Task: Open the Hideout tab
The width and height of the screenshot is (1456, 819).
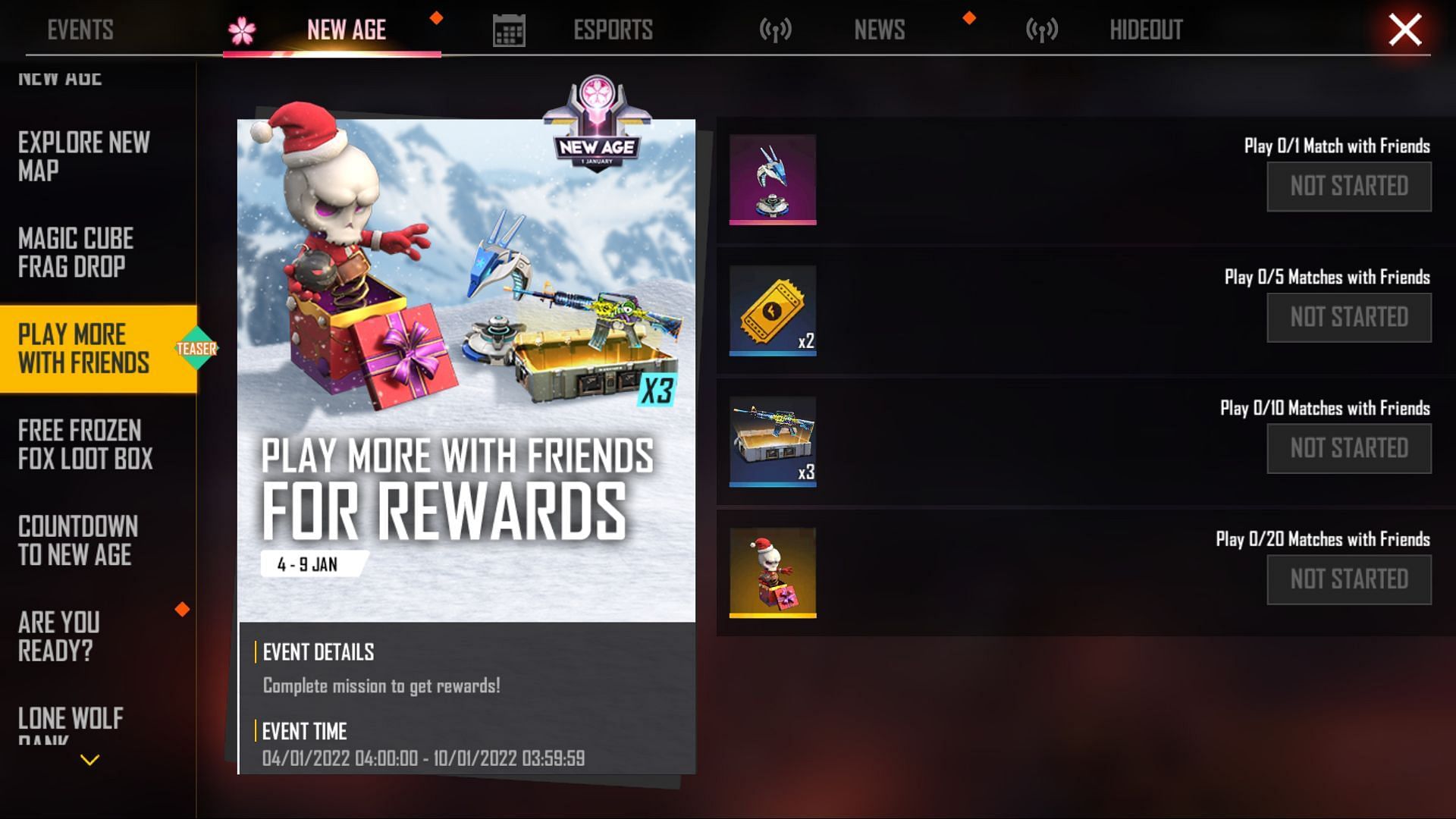Action: click(x=1145, y=30)
